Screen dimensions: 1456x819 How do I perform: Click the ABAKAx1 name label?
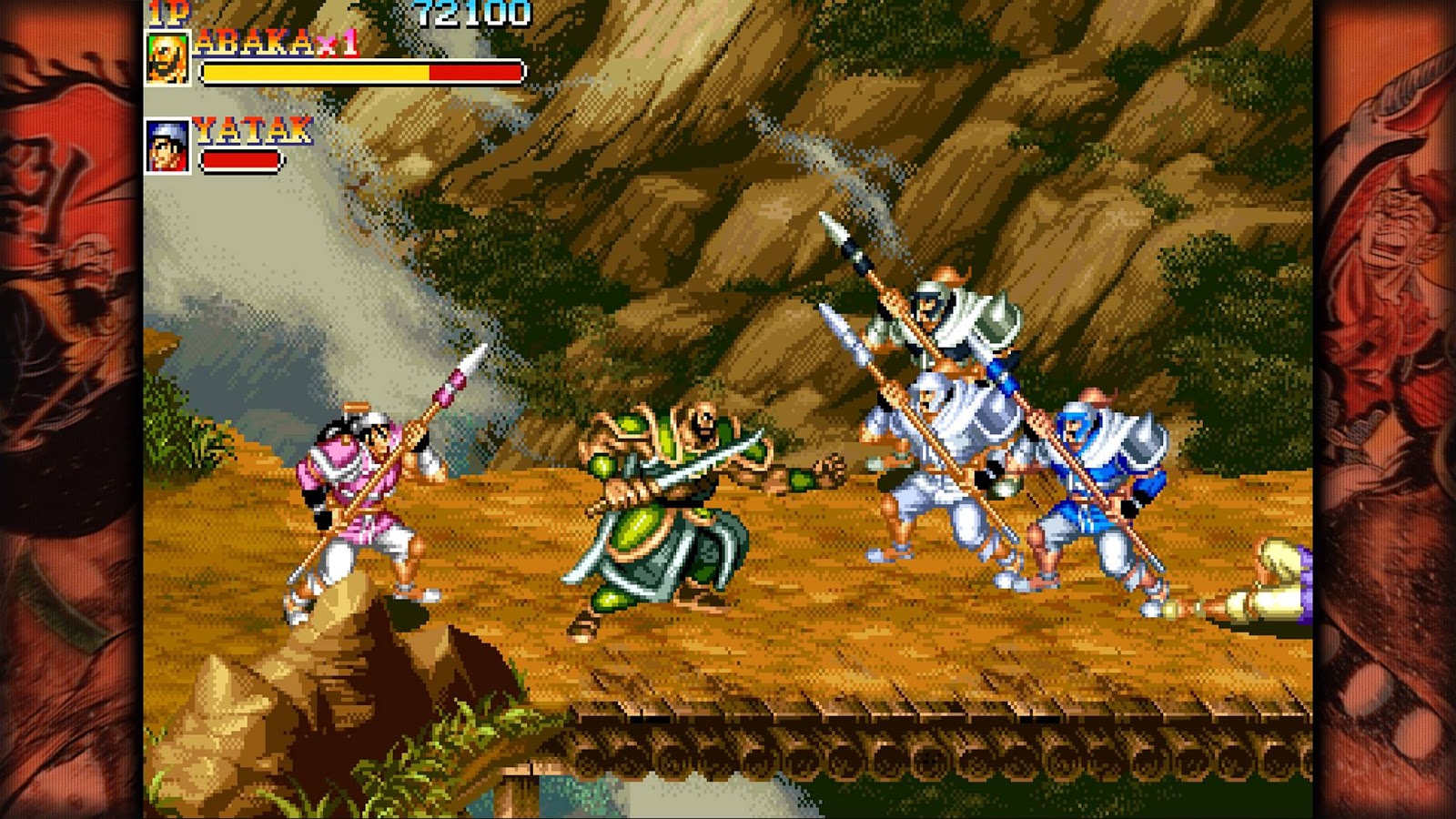(x=255, y=44)
